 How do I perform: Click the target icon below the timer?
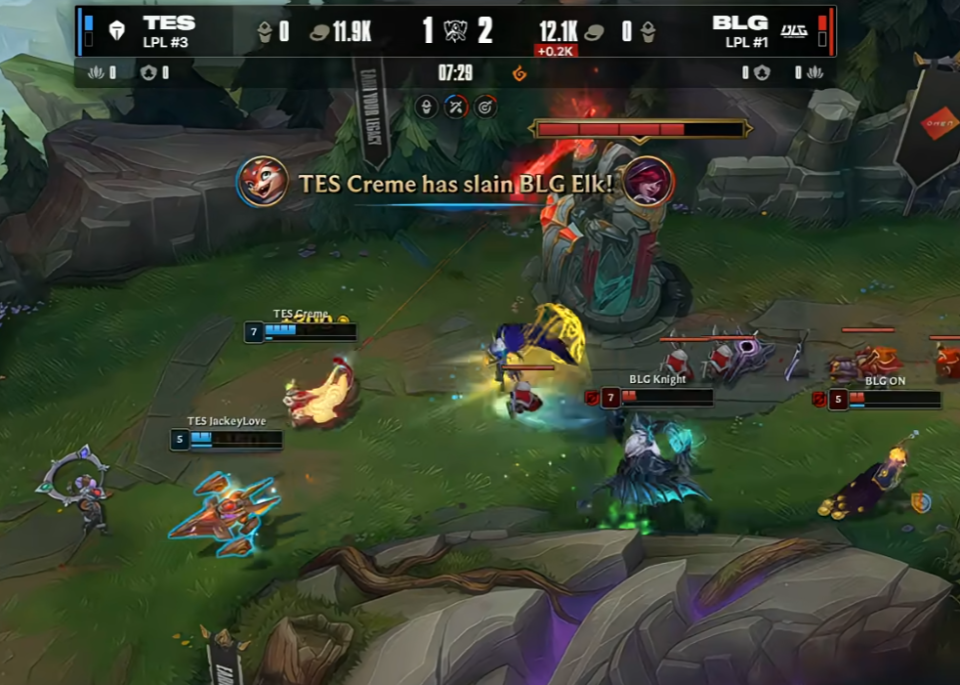pos(486,106)
